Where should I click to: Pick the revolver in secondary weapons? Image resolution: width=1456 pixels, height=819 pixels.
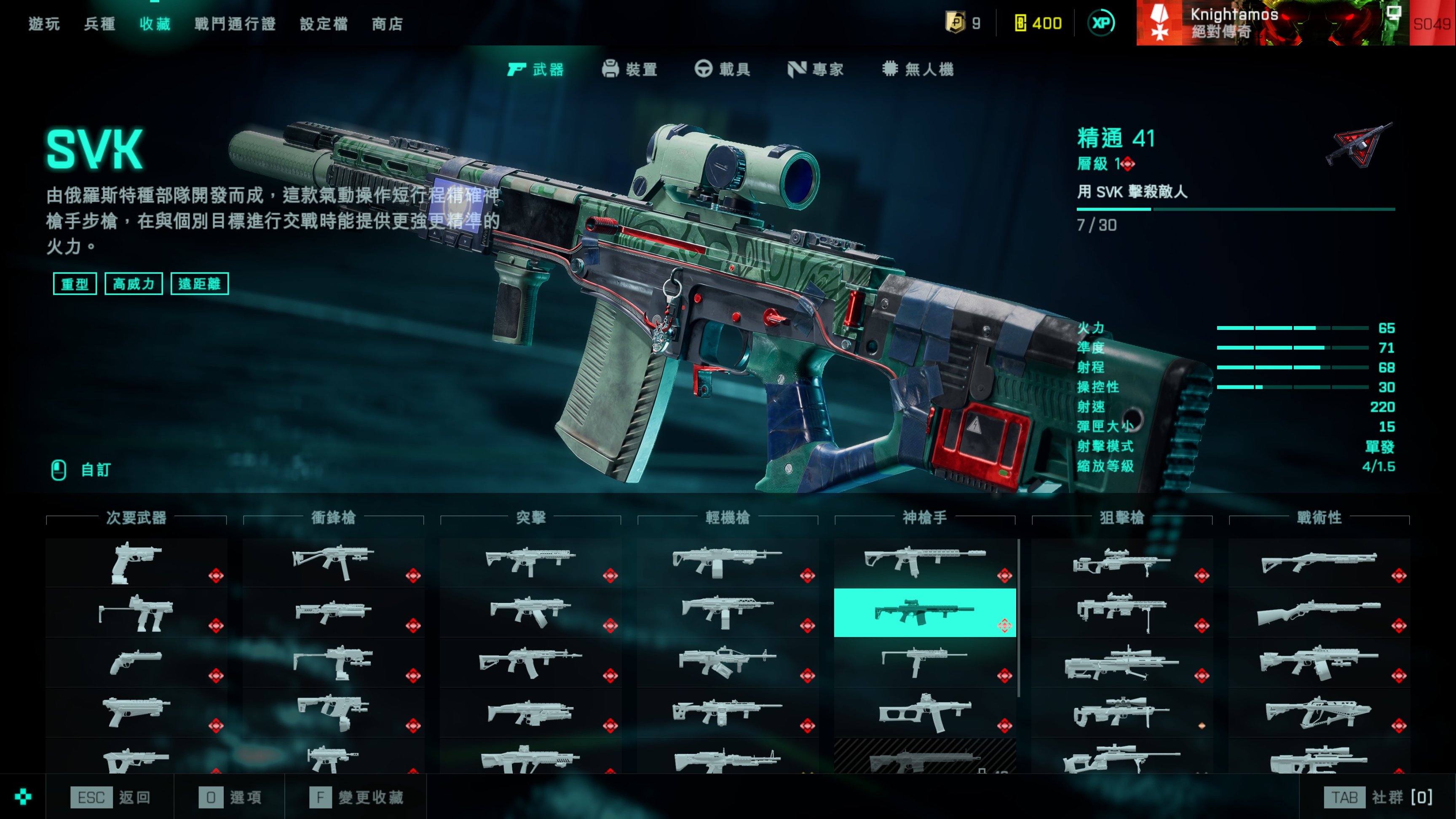pyautogui.click(x=136, y=662)
